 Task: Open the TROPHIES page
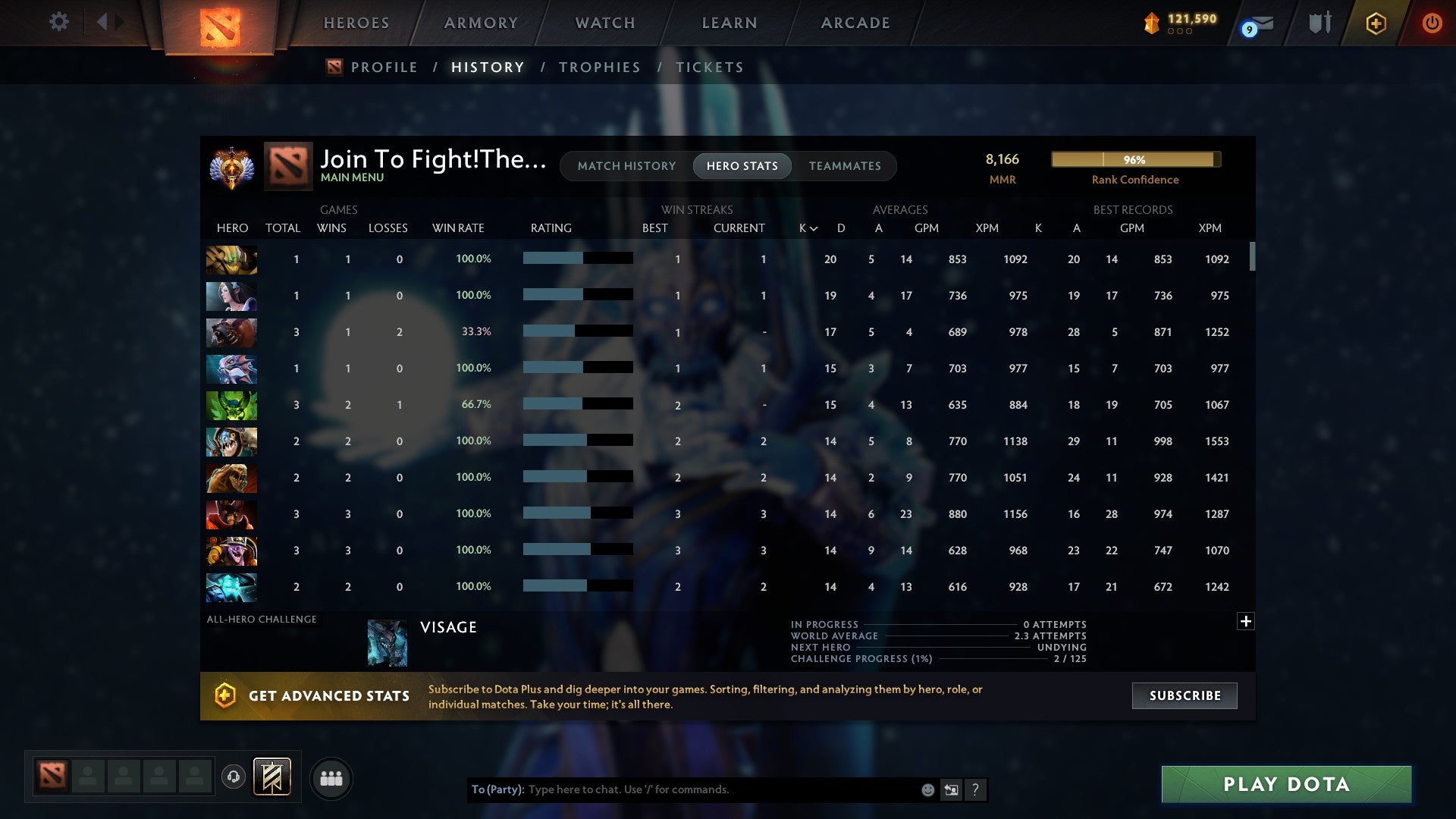point(599,67)
